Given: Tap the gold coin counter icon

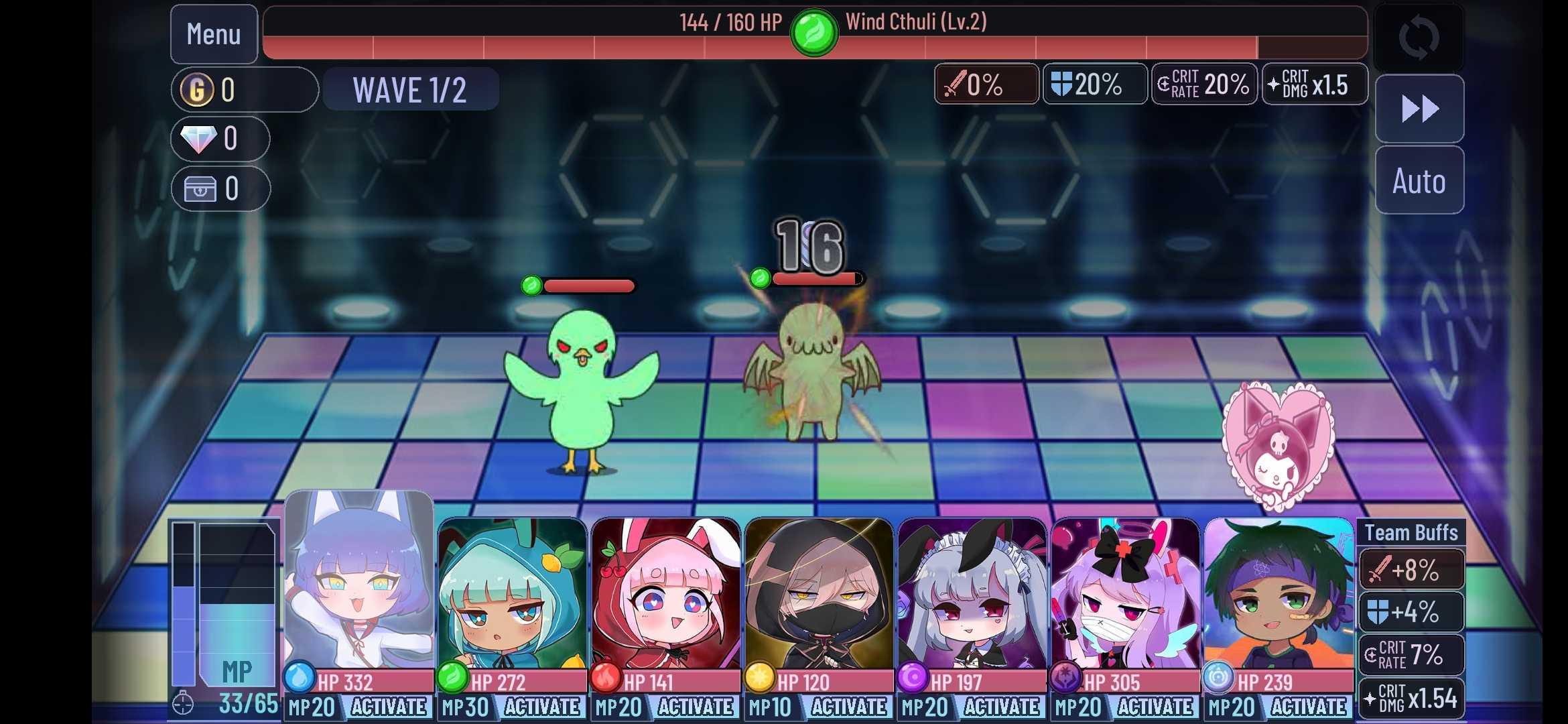Looking at the screenshot, I should [198, 88].
